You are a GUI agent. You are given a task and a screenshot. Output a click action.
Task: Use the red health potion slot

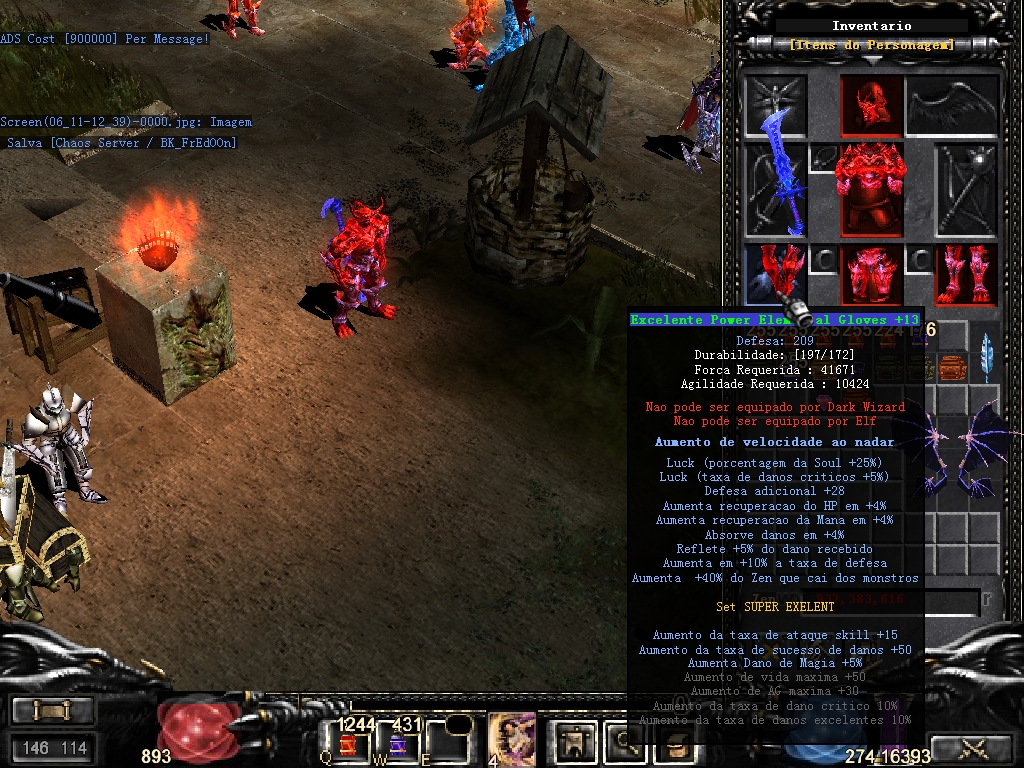pyautogui.click(x=347, y=744)
